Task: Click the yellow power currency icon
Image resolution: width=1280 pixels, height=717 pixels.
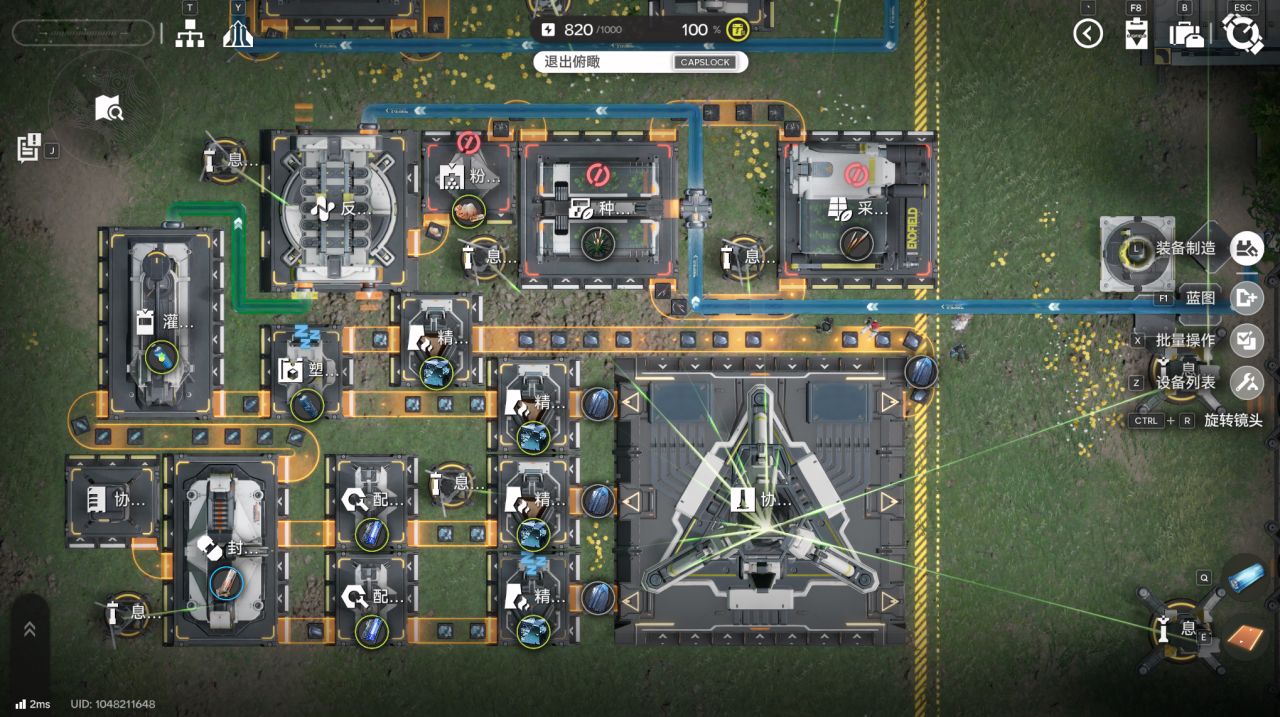Action: point(738,29)
